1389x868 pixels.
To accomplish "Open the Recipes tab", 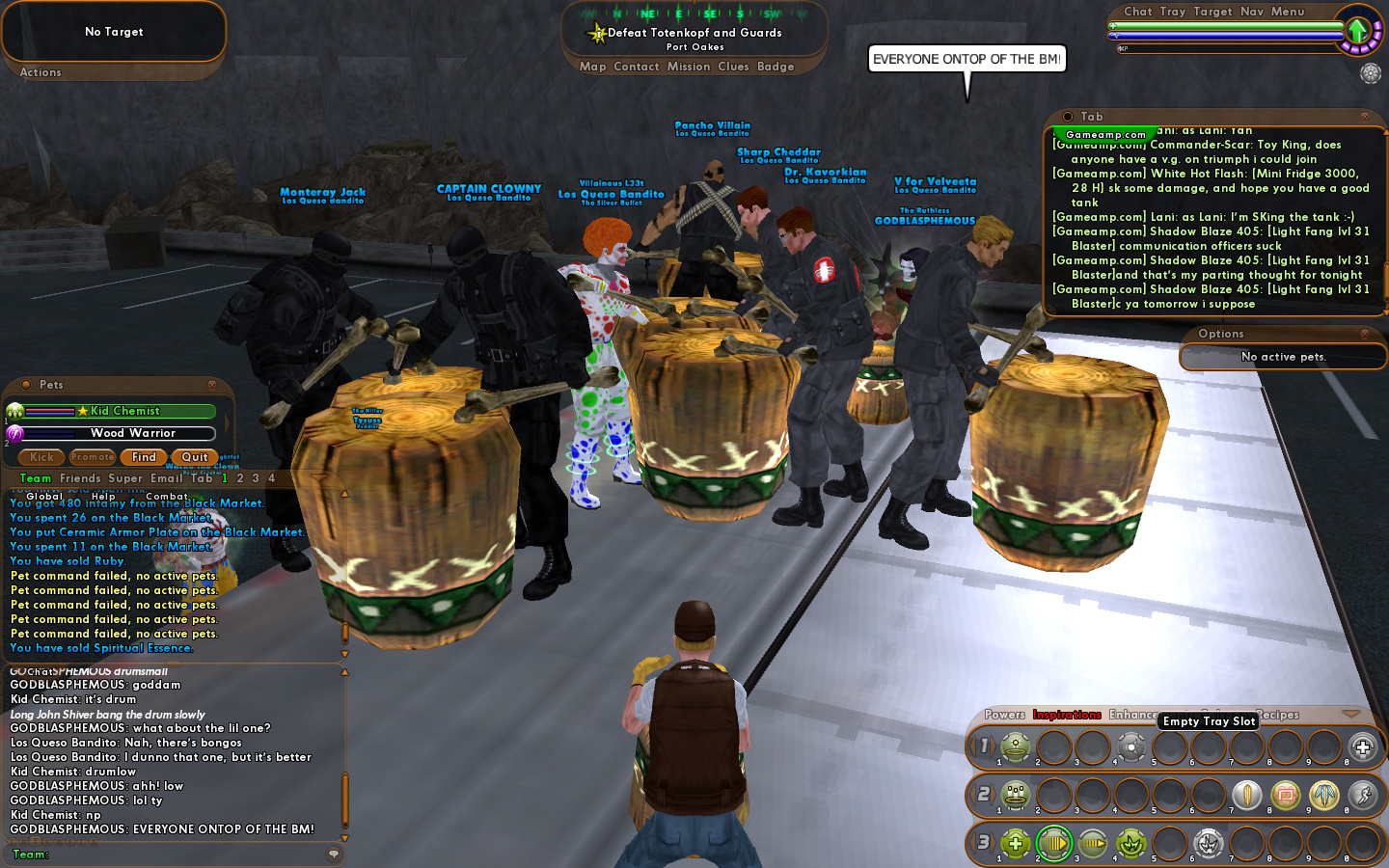I will coord(1278,715).
